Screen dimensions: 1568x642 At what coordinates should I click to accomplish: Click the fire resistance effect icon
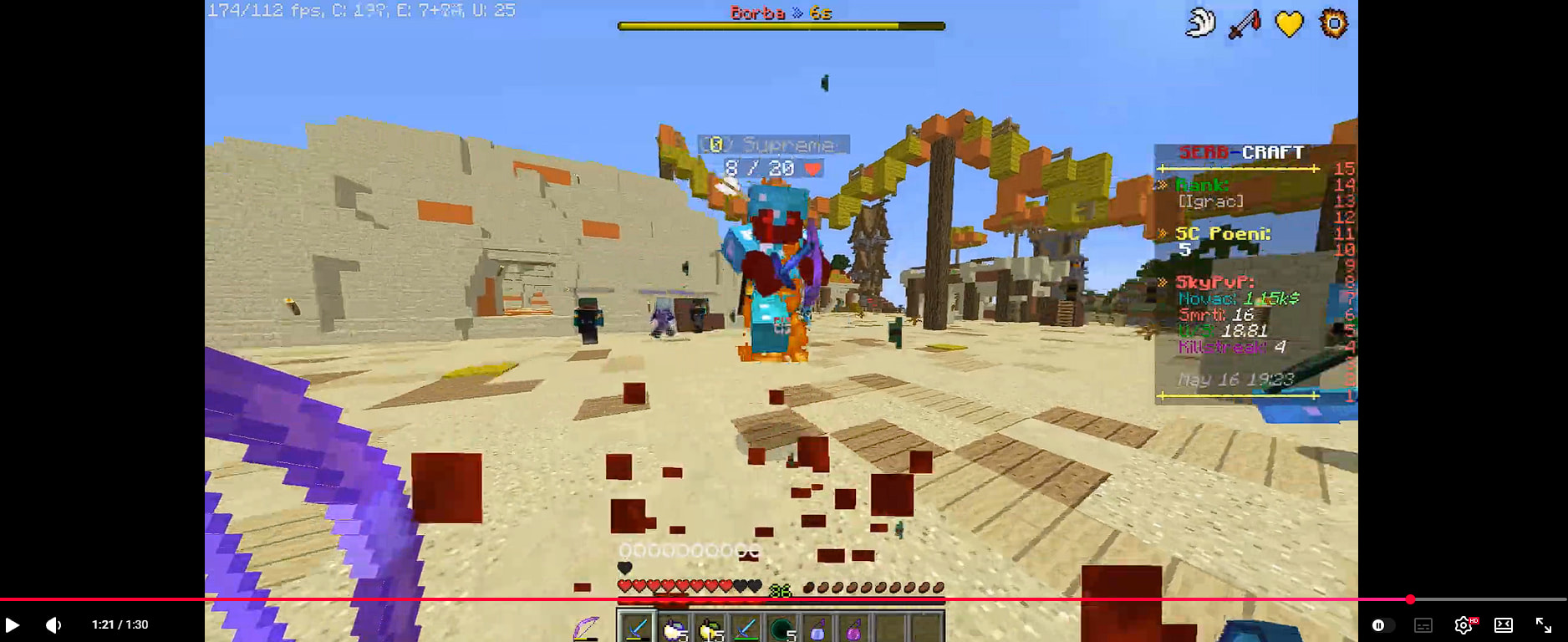click(x=1334, y=23)
